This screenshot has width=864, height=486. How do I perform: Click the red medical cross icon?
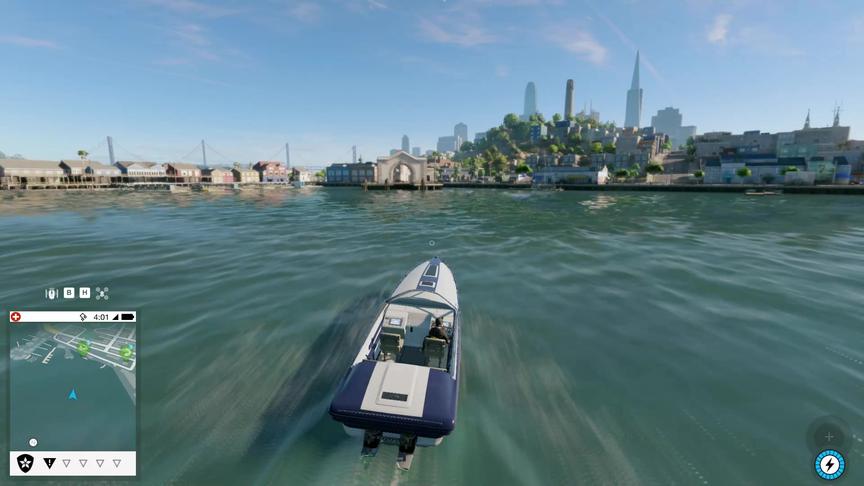pos(16,317)
